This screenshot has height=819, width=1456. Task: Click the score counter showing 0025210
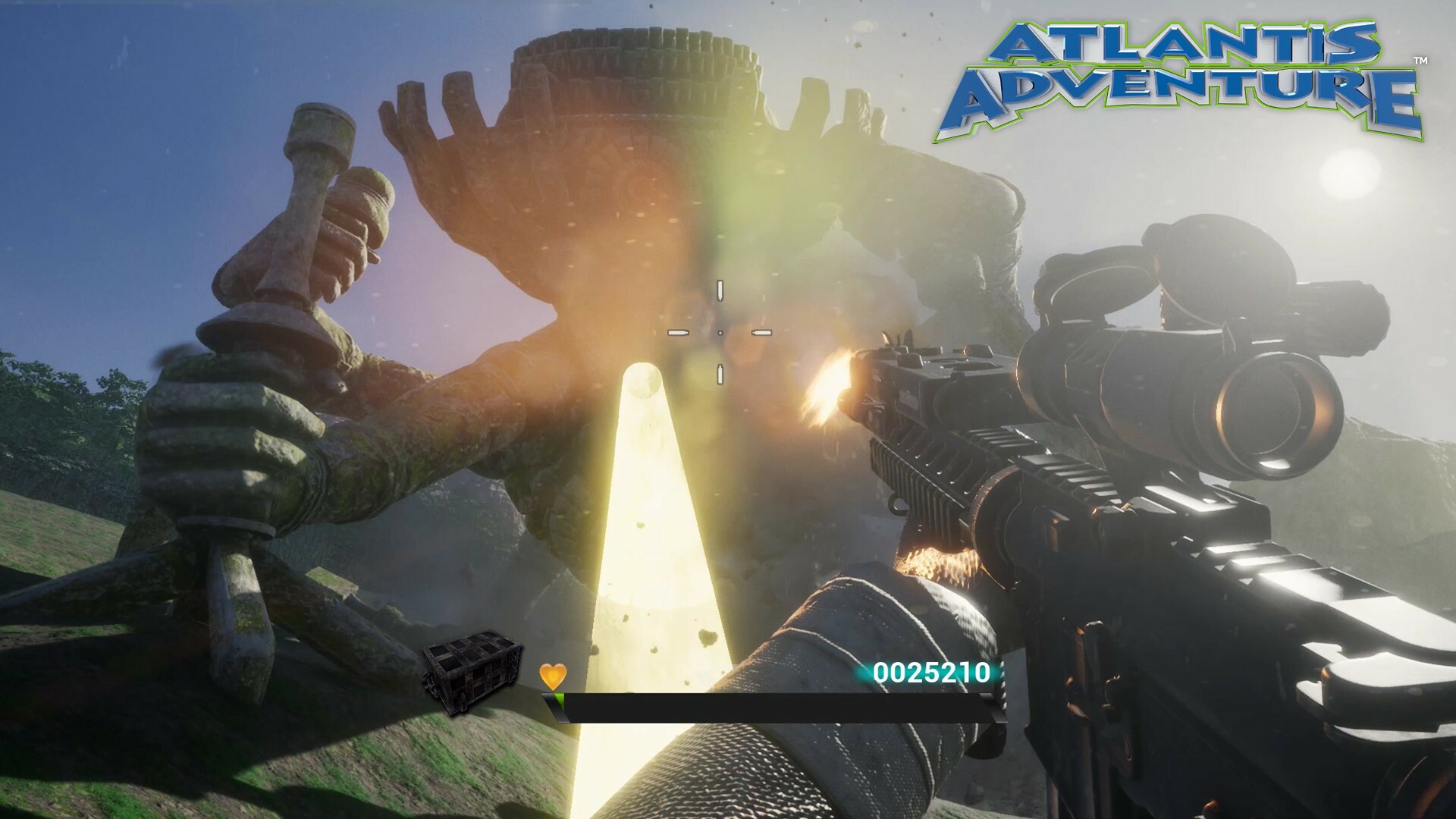933,671
